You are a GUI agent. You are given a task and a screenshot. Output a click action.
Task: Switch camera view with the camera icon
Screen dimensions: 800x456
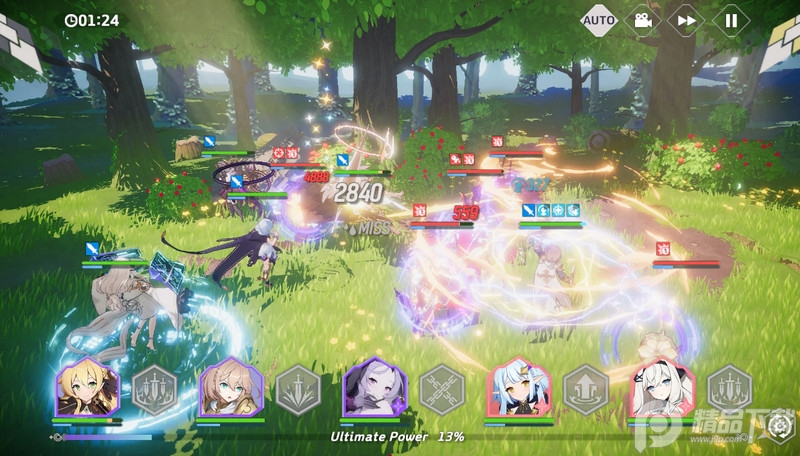[x=643, y=20]
